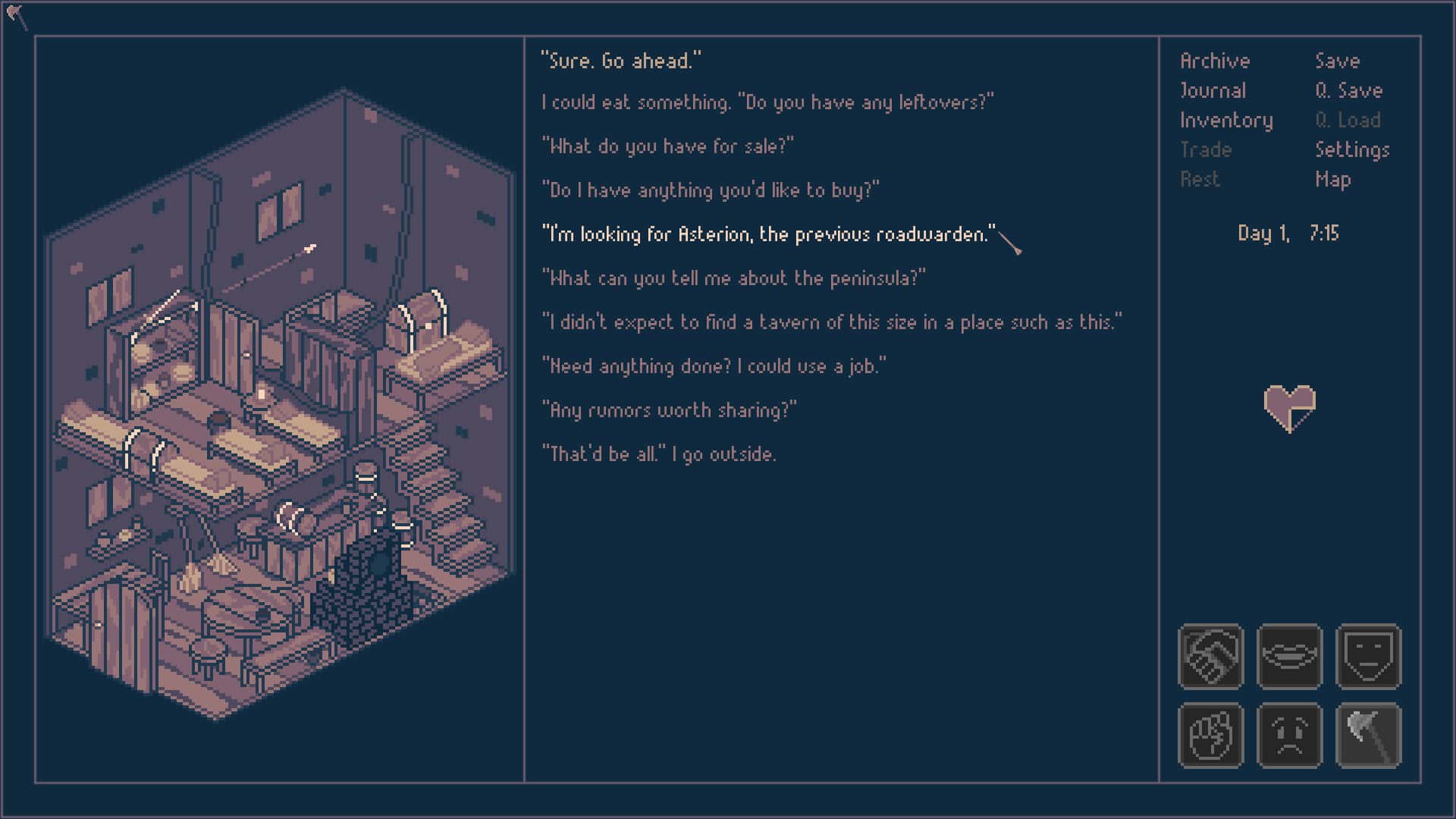Select the friendly handshake attitude icon

1211,657
